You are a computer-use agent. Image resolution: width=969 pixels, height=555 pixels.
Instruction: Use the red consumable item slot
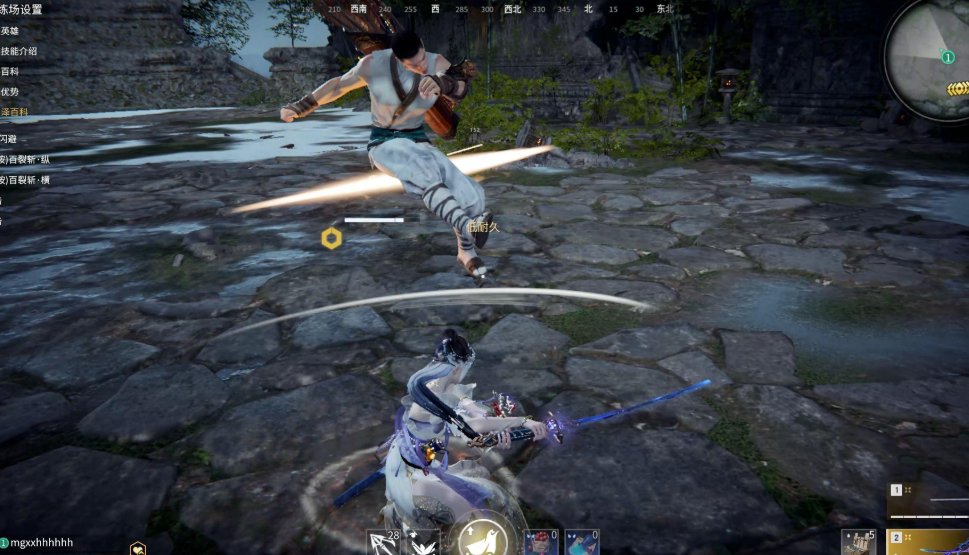click(541, 542)
